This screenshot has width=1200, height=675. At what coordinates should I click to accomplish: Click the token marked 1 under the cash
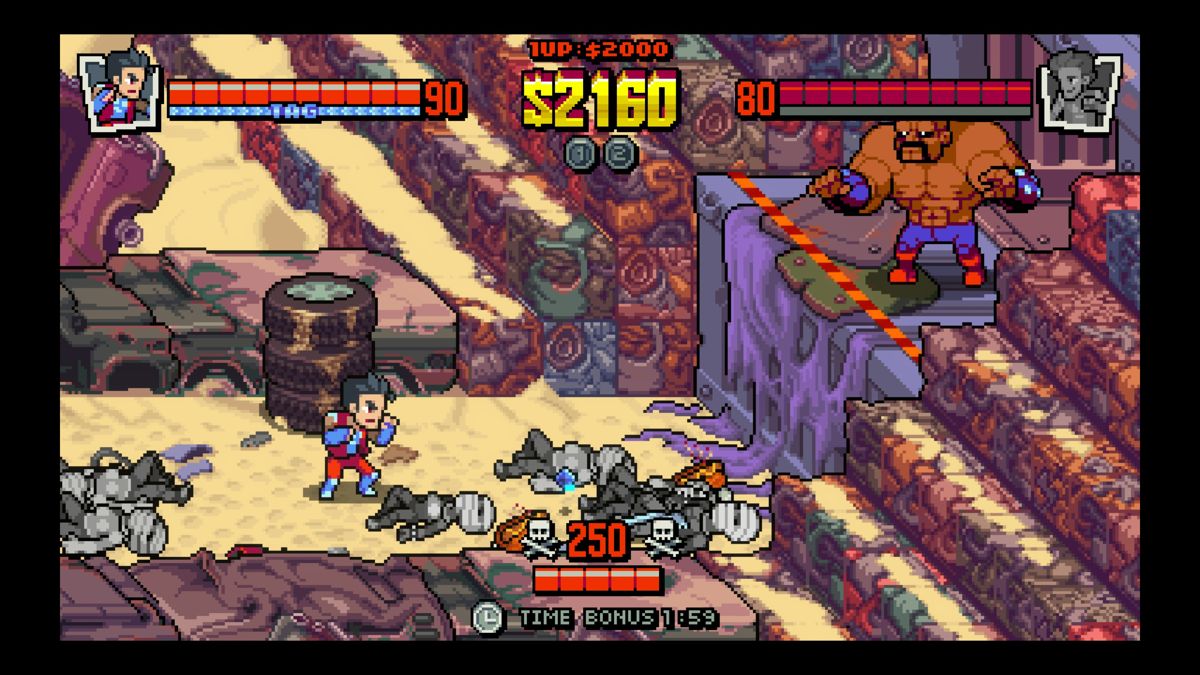click(x=581, y=153)
